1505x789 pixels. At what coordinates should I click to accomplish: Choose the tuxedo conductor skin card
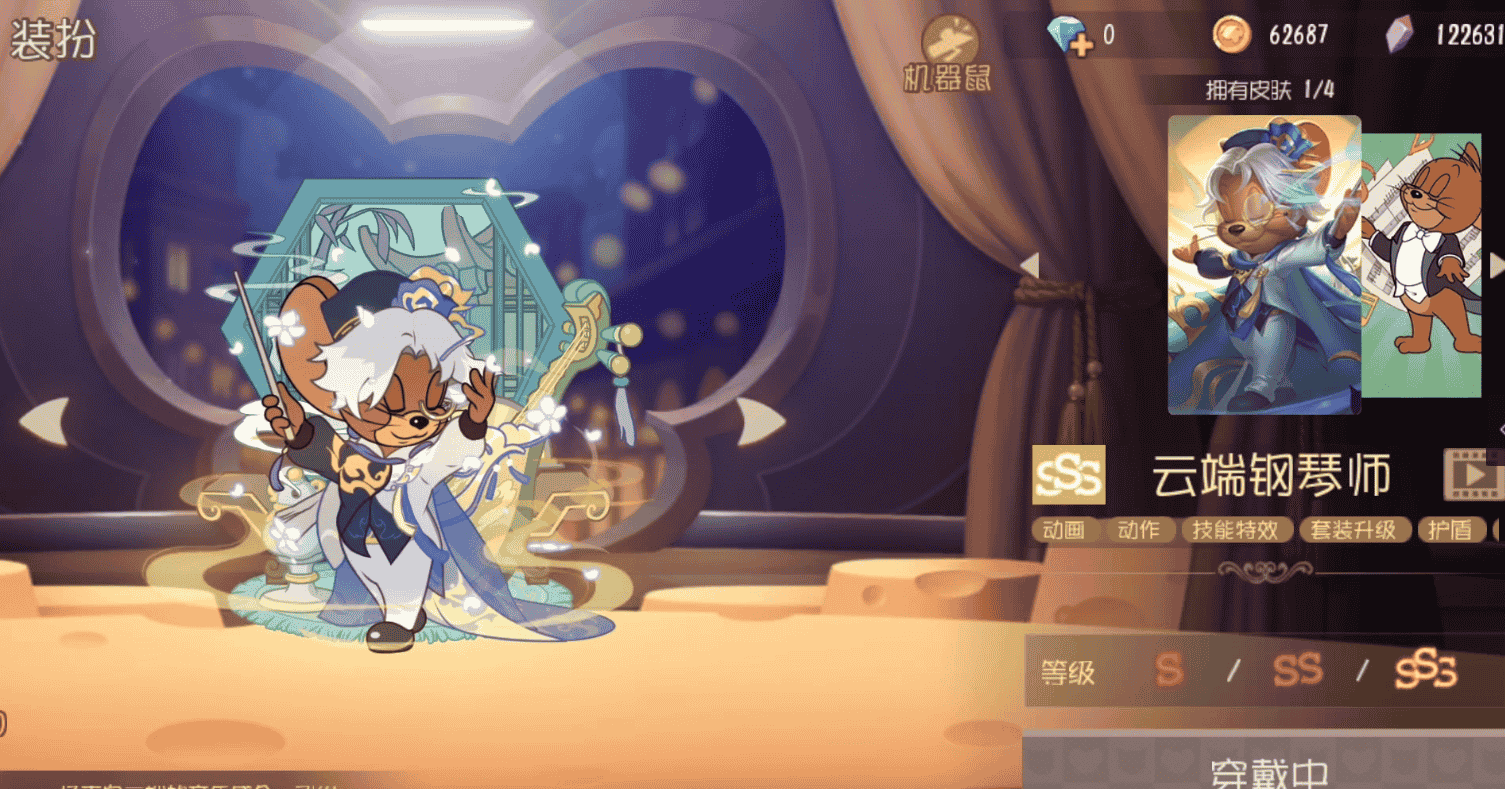click(x=1422, y=264)
